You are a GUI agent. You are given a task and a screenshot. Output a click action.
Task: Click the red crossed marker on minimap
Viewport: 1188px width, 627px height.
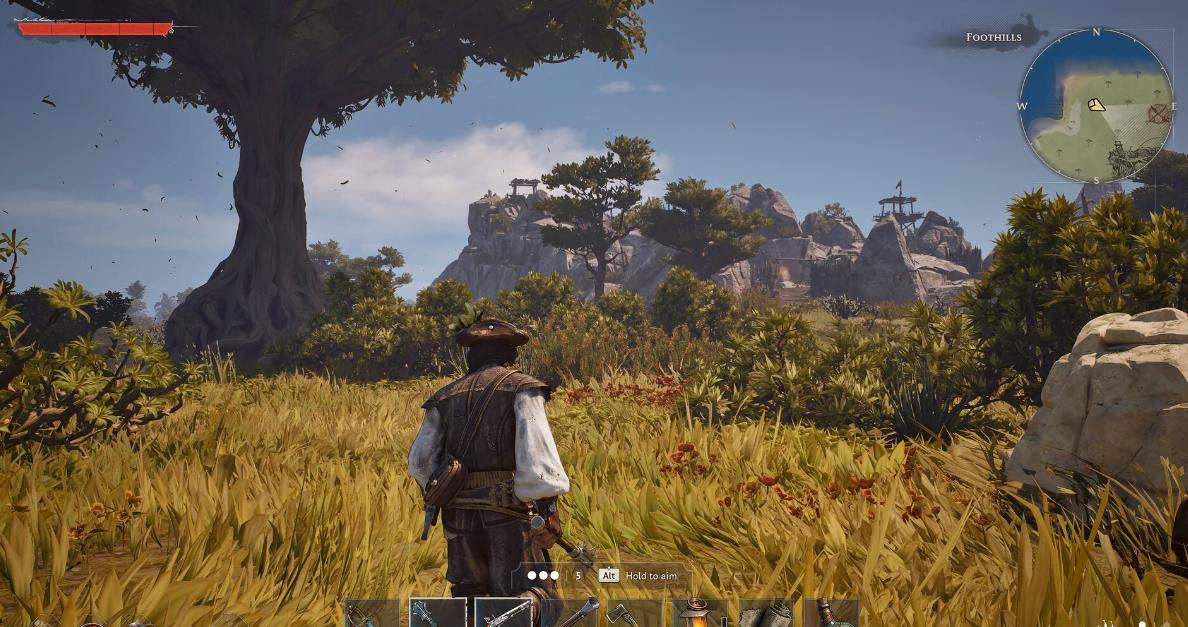1158,113
